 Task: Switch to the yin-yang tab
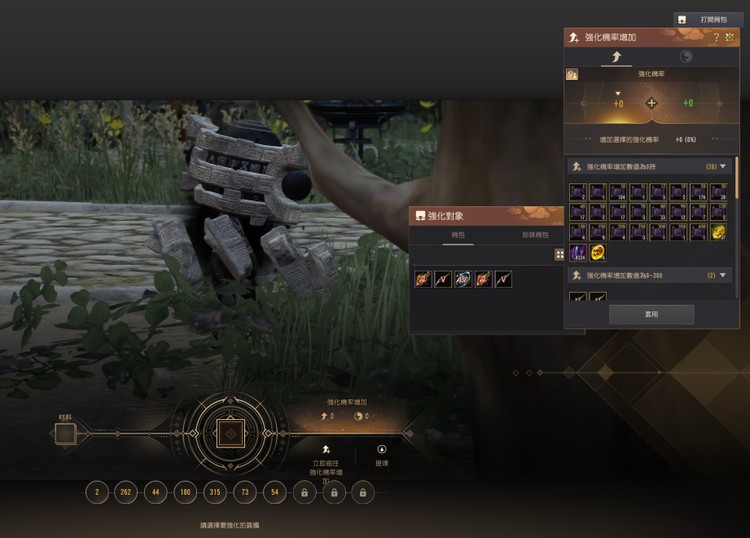pos(686,57)
